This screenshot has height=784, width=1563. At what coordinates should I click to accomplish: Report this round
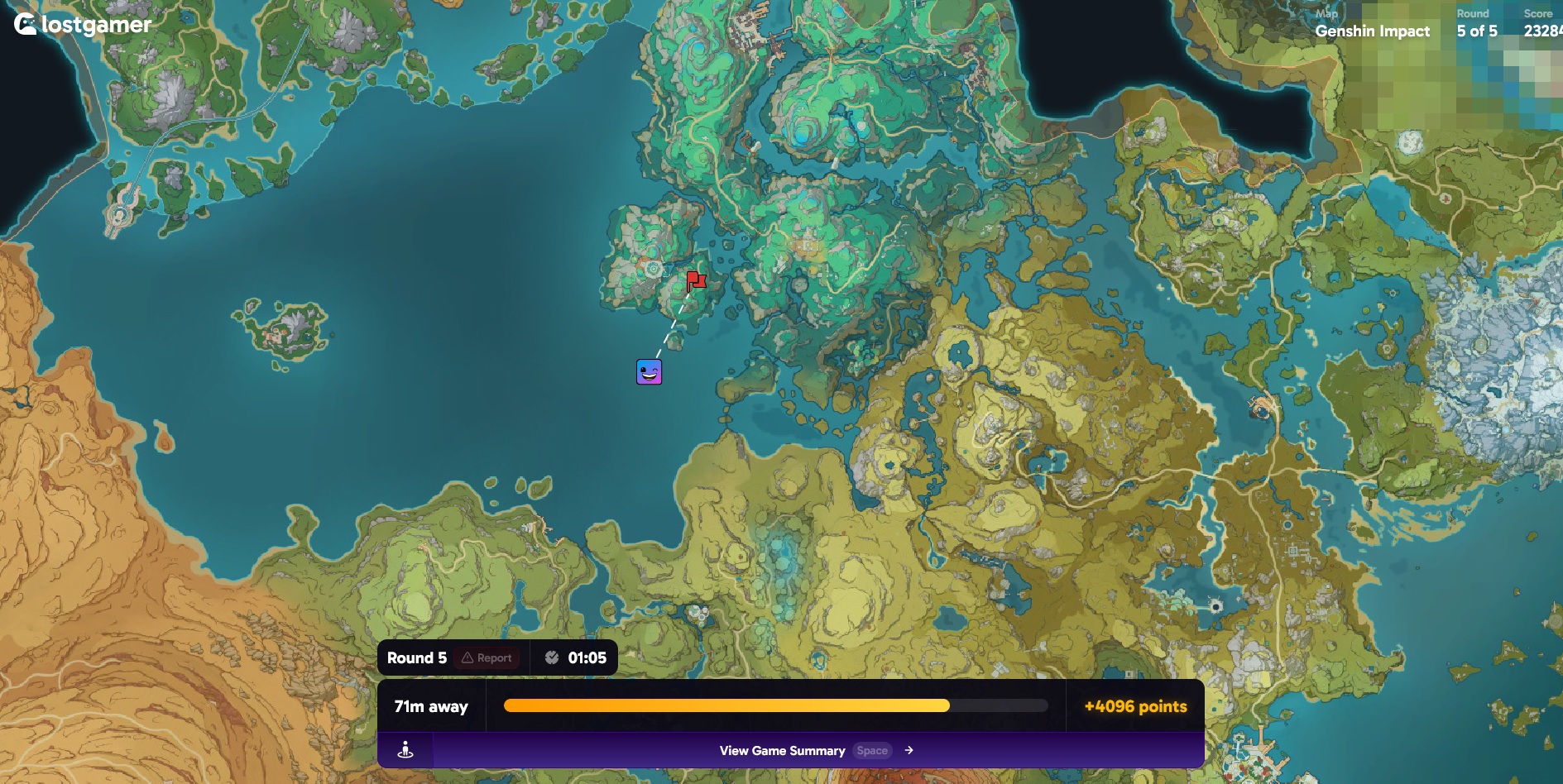click(x=487, y=658)
